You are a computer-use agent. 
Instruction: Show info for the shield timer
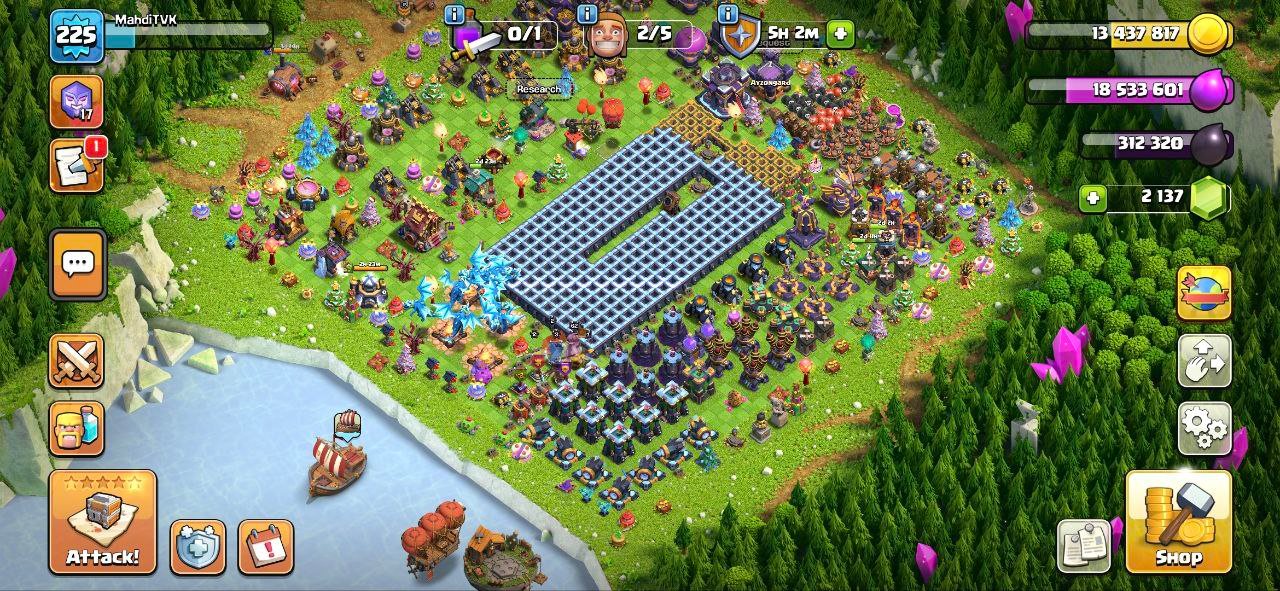click(727, 14)
